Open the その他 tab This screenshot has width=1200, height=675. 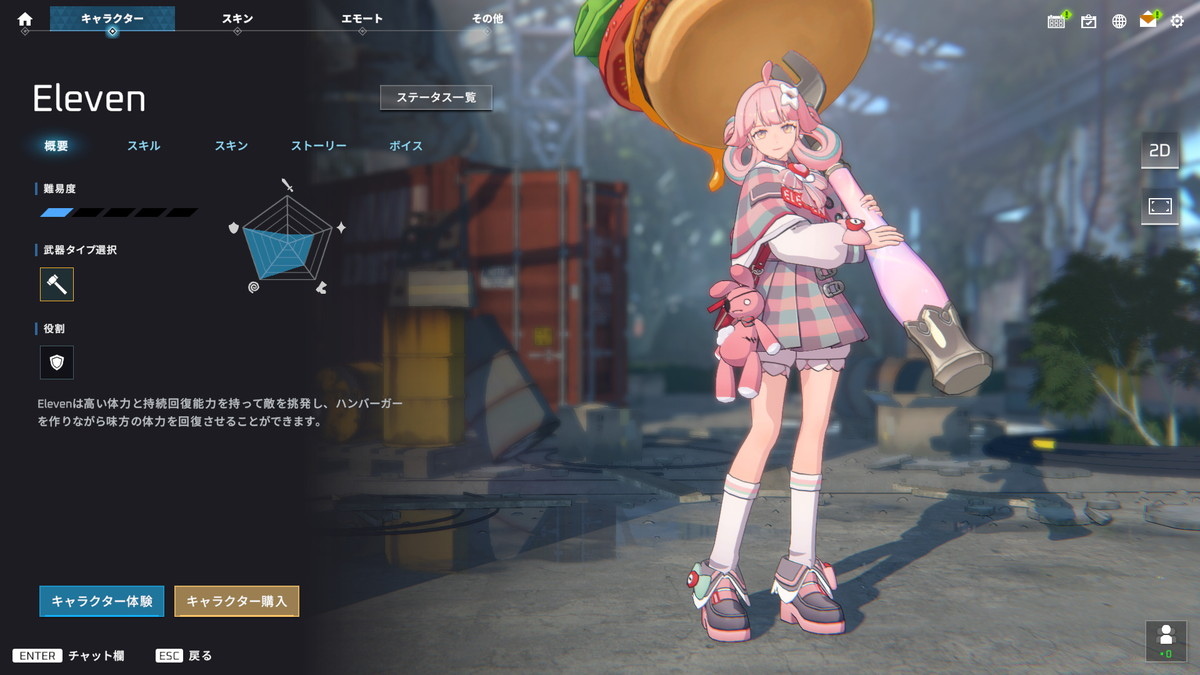click(x=487, y=19)
